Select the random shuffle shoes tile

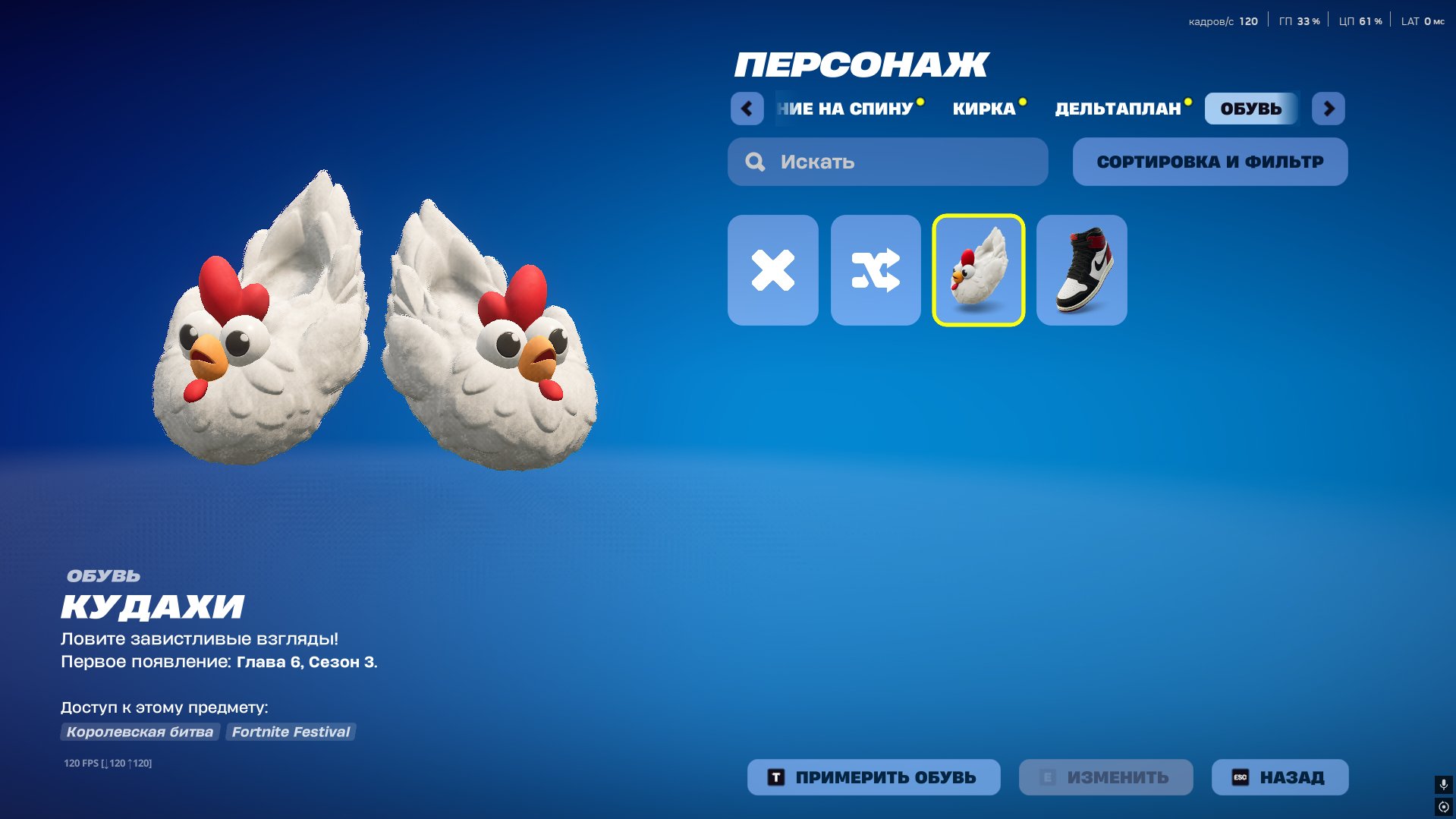(876, 270)
